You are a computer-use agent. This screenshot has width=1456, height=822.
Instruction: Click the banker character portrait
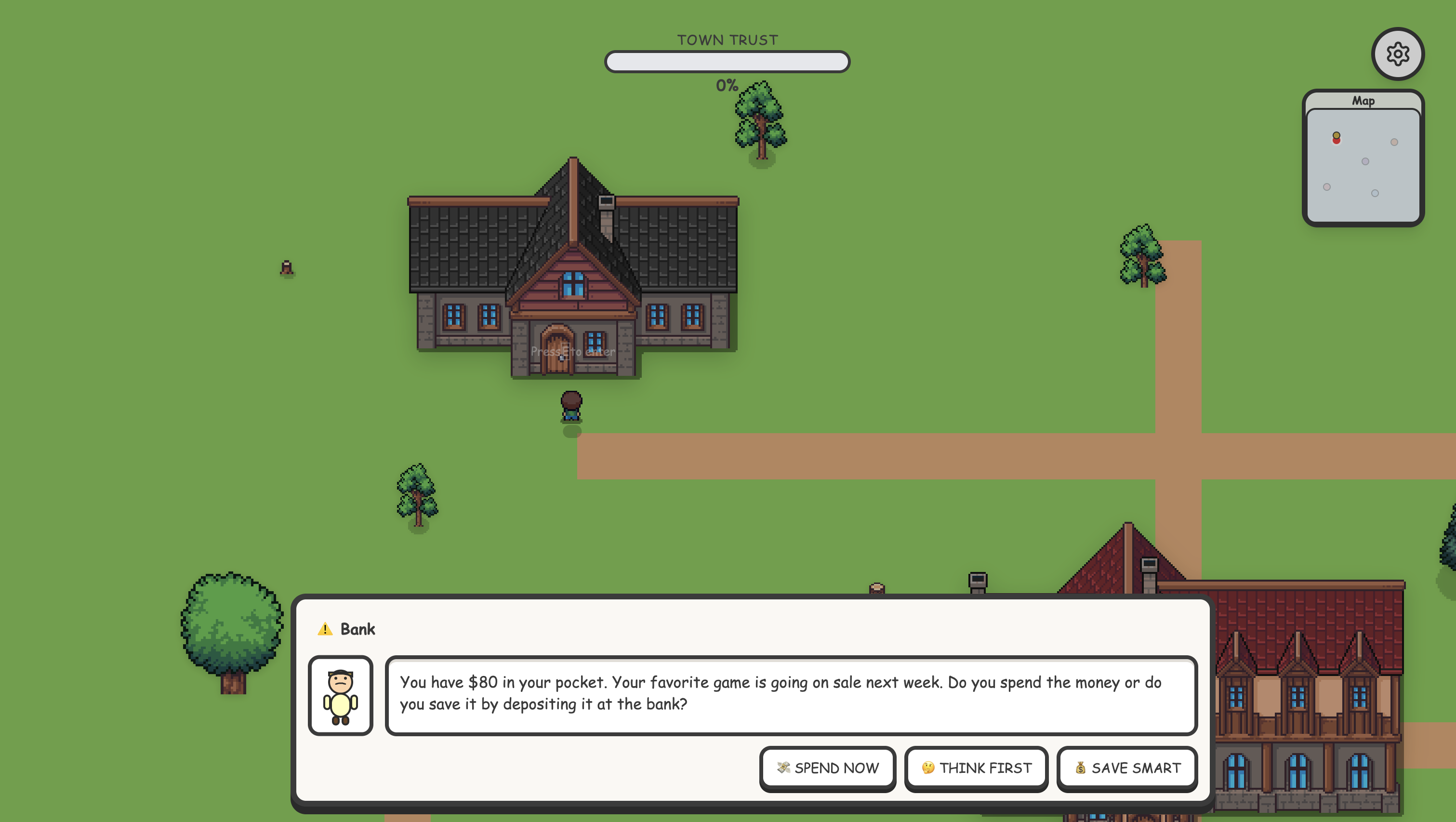(x=340, y=695)
